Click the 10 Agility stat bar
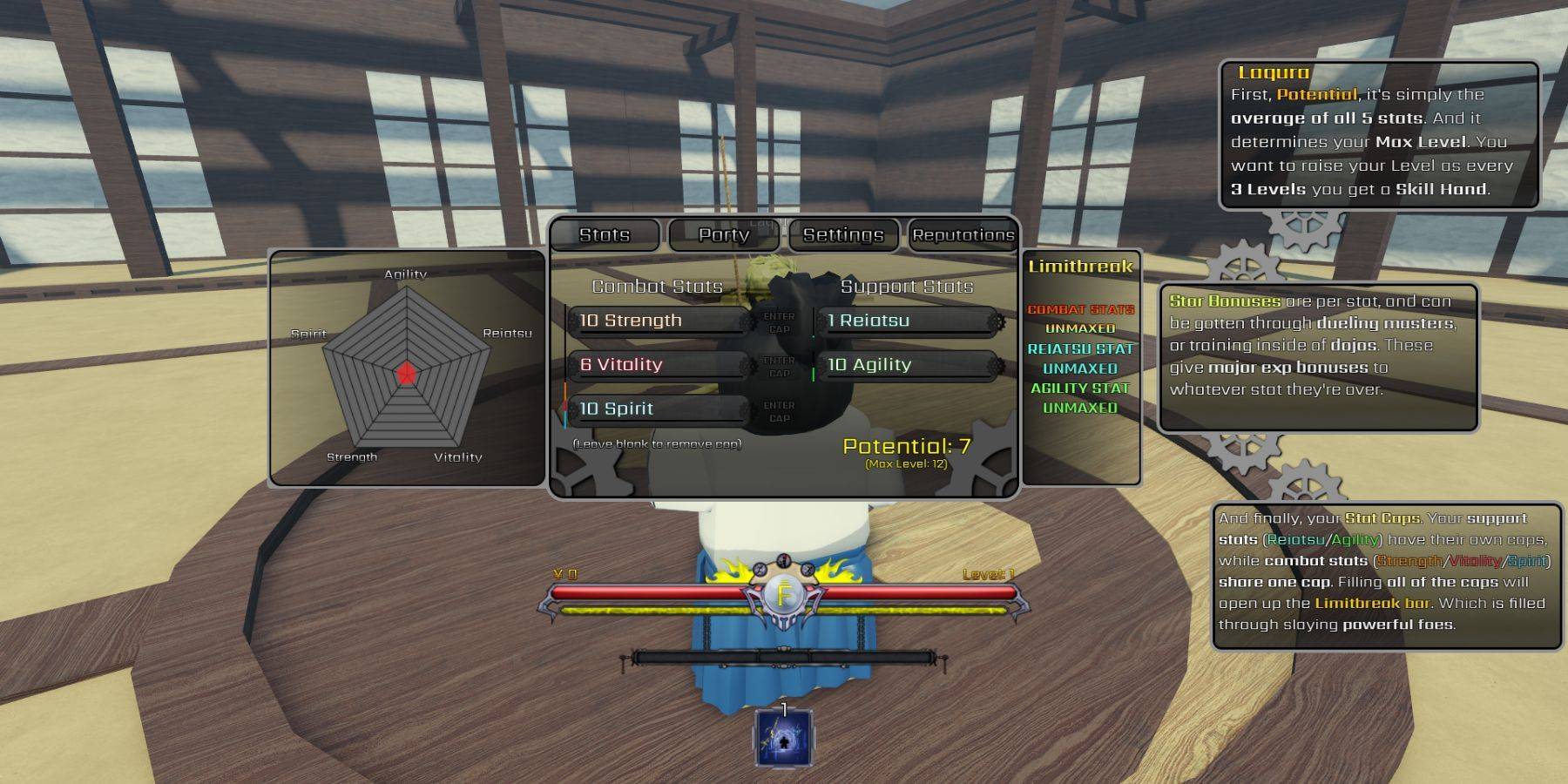The height and width of the screenshot is (784, 1568). [x=908, y=366]
